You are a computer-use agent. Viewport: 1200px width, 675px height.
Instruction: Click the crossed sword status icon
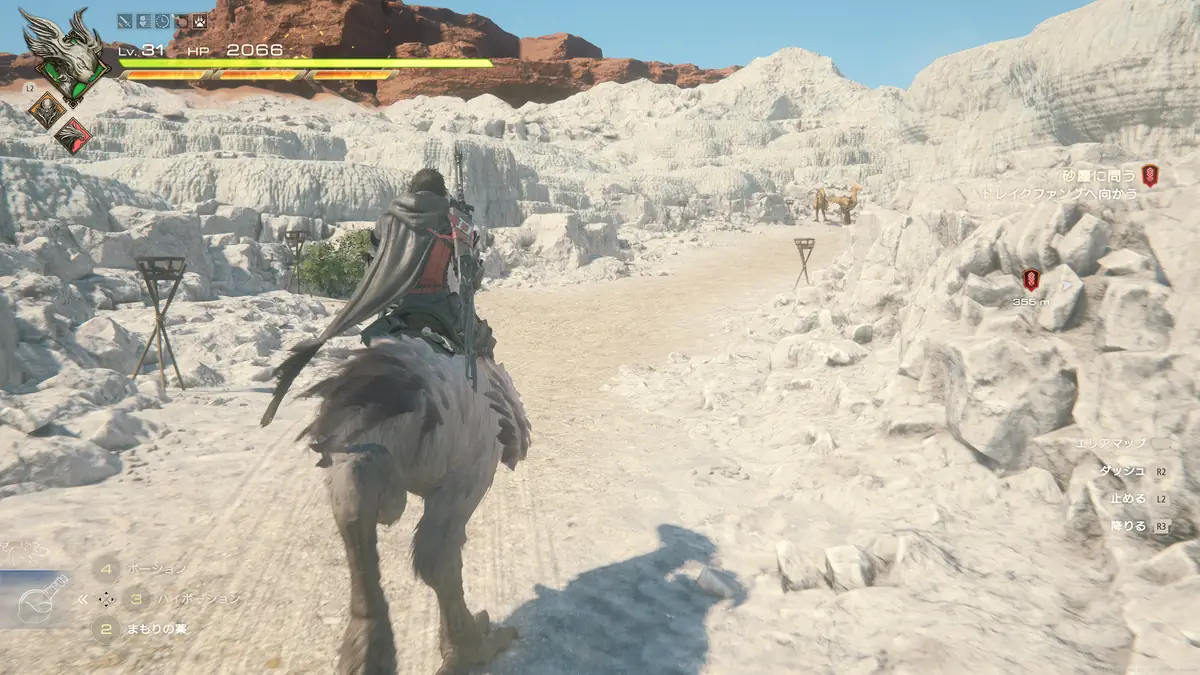pos(124,20)
